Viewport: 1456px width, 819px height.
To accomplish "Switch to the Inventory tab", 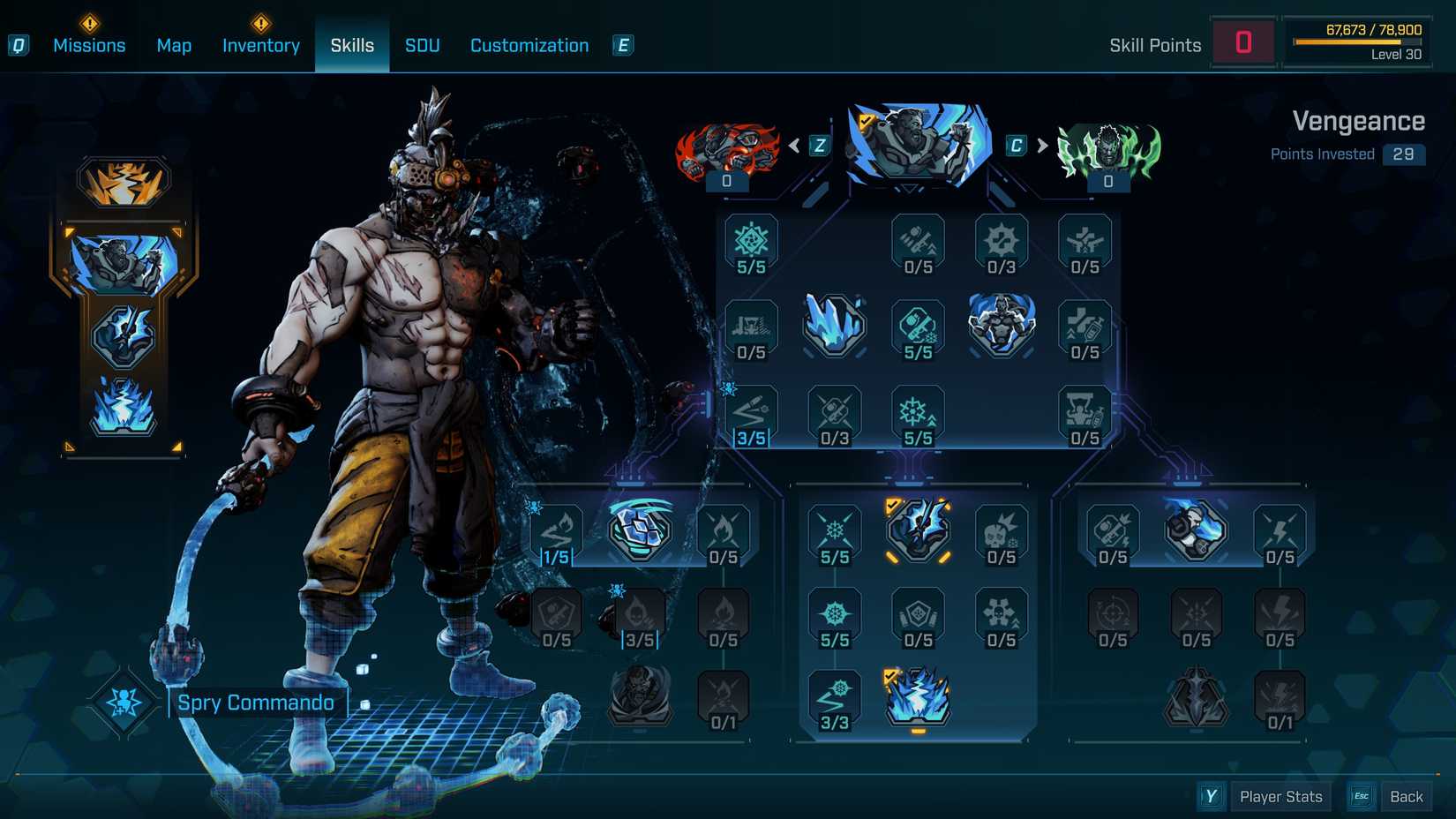I will pos(260,45).
